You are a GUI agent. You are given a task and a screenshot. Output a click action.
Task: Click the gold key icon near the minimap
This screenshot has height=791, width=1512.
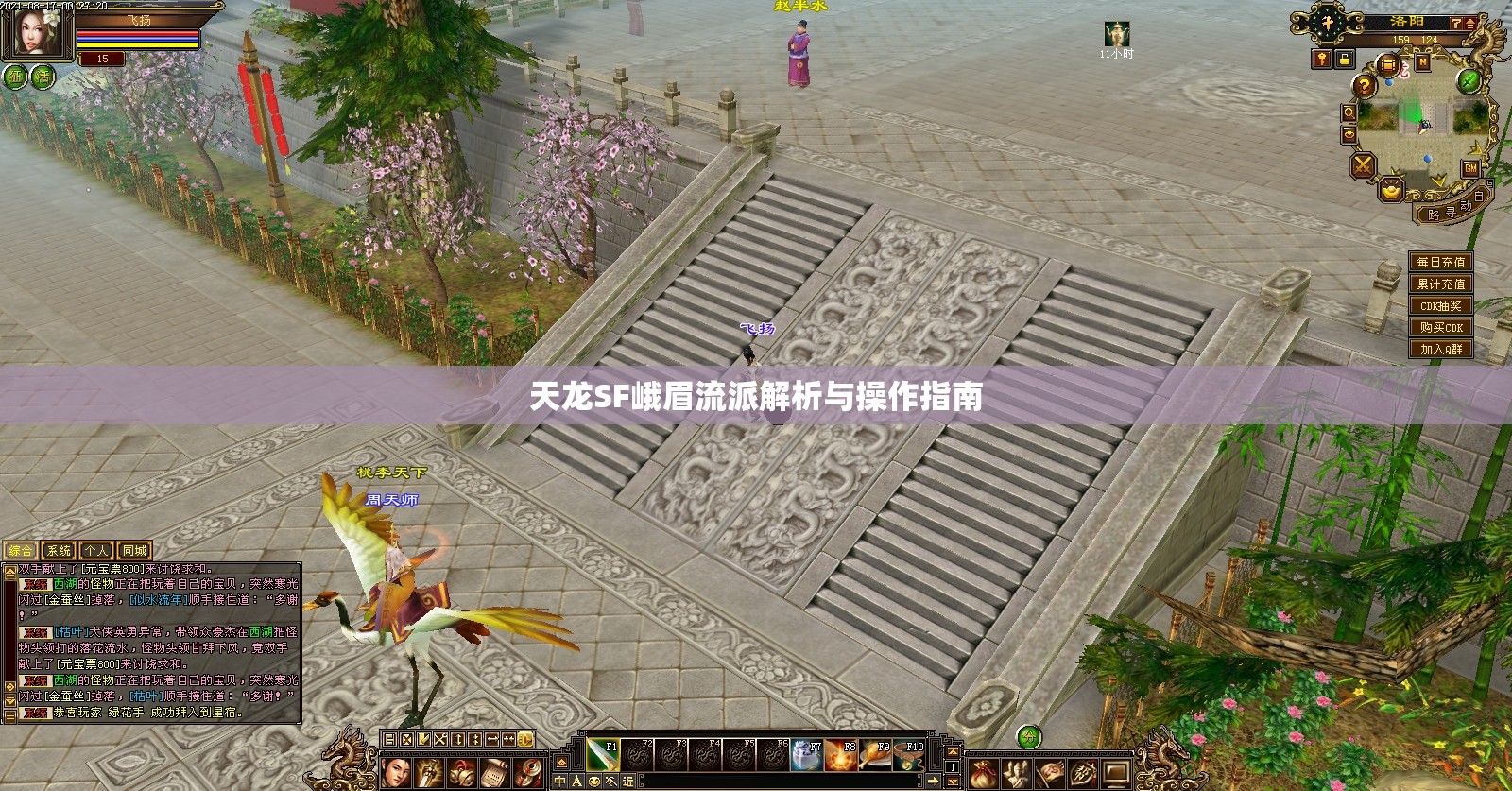(1320, 60)
